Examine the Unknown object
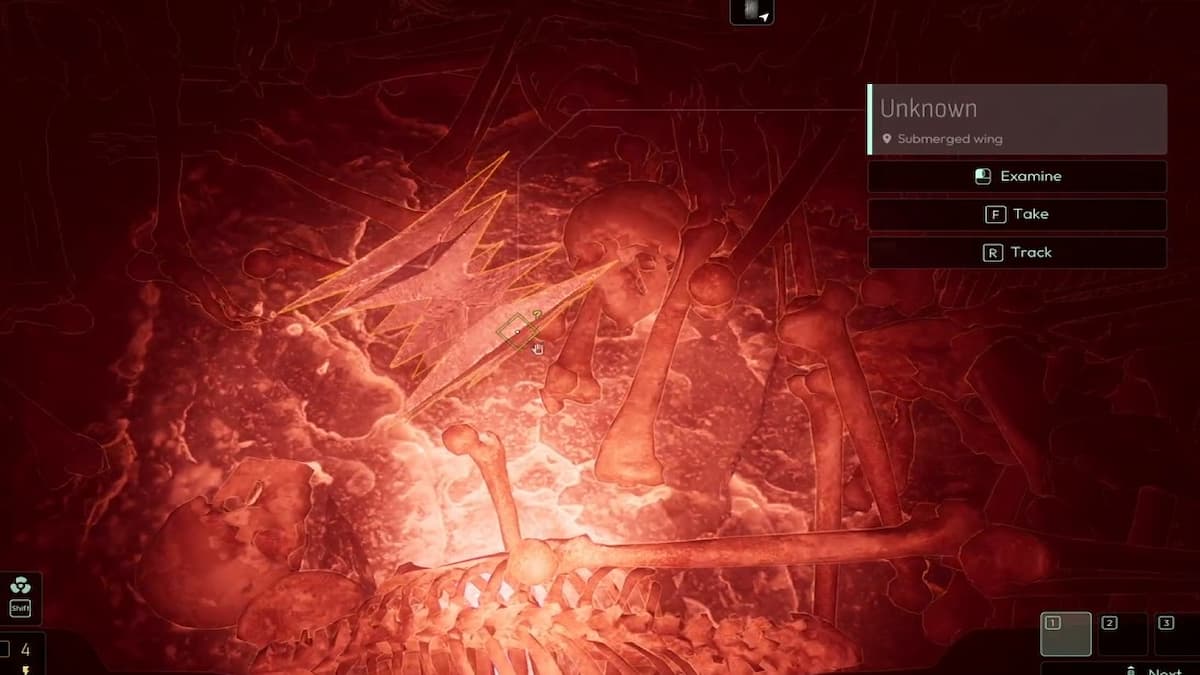Screen dimensions: 1200x675 pyautogui.click(x=1017, y=176)
